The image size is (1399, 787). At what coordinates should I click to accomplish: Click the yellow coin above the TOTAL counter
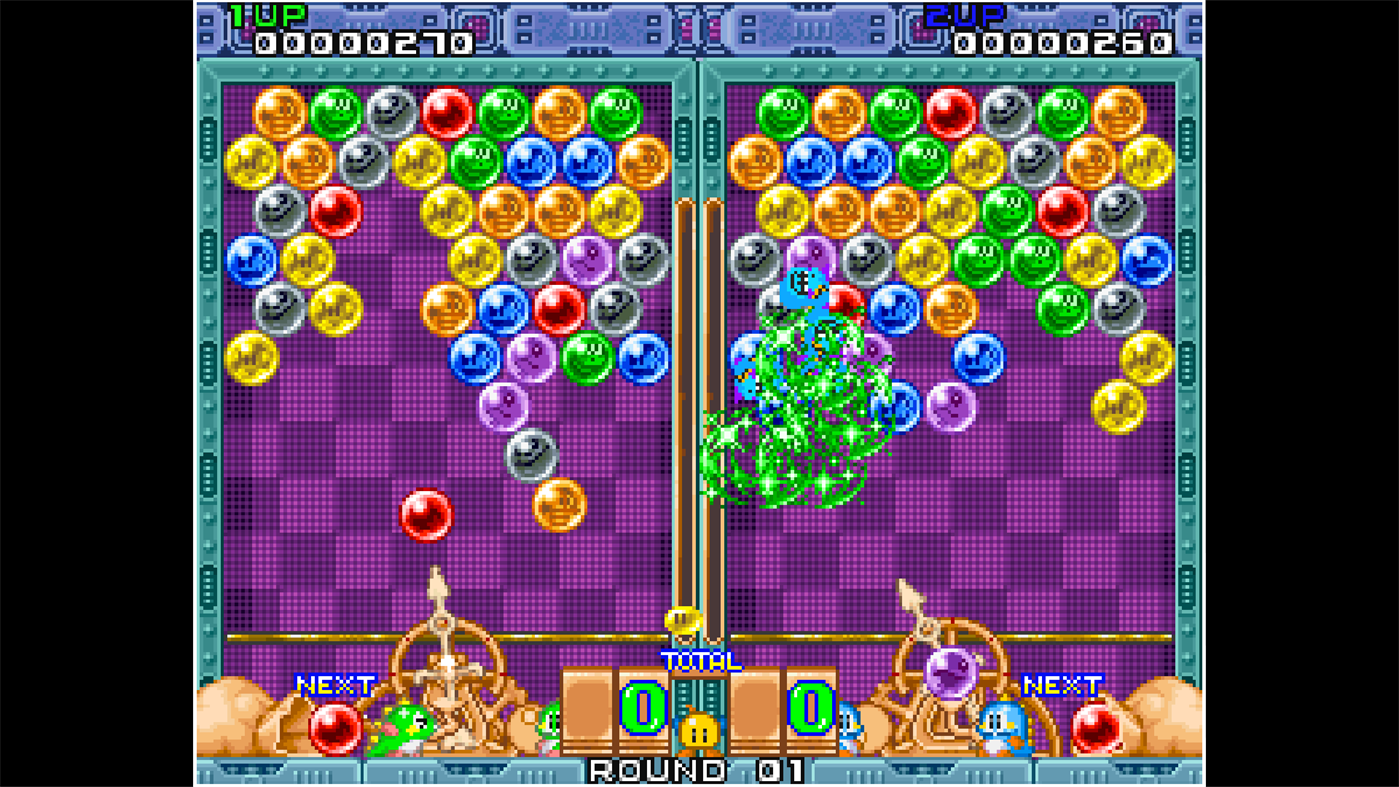(x=683, y=620)
